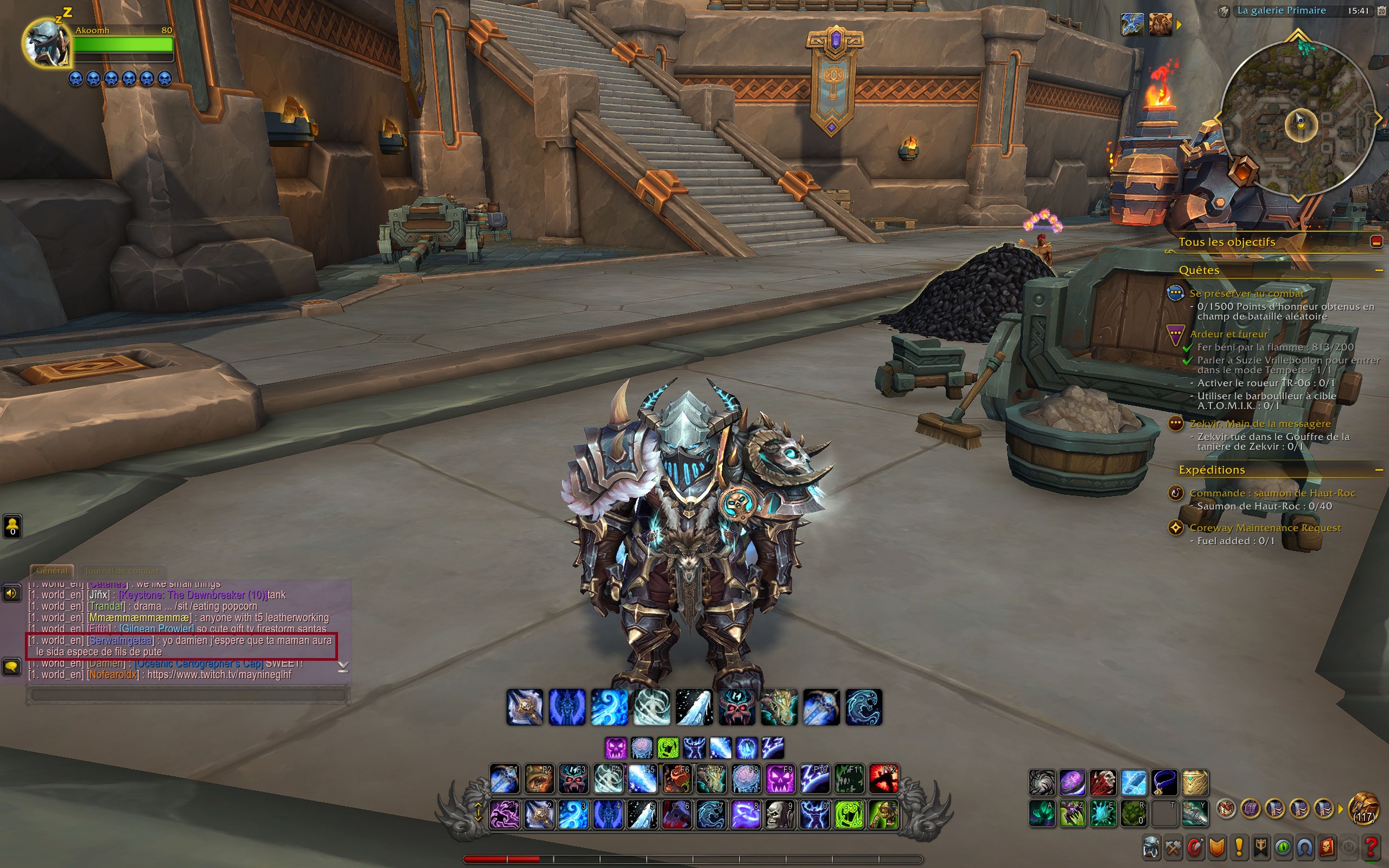Click the chat text input box
This screenshot has height=868, width=1389.
tap(187, 694)
